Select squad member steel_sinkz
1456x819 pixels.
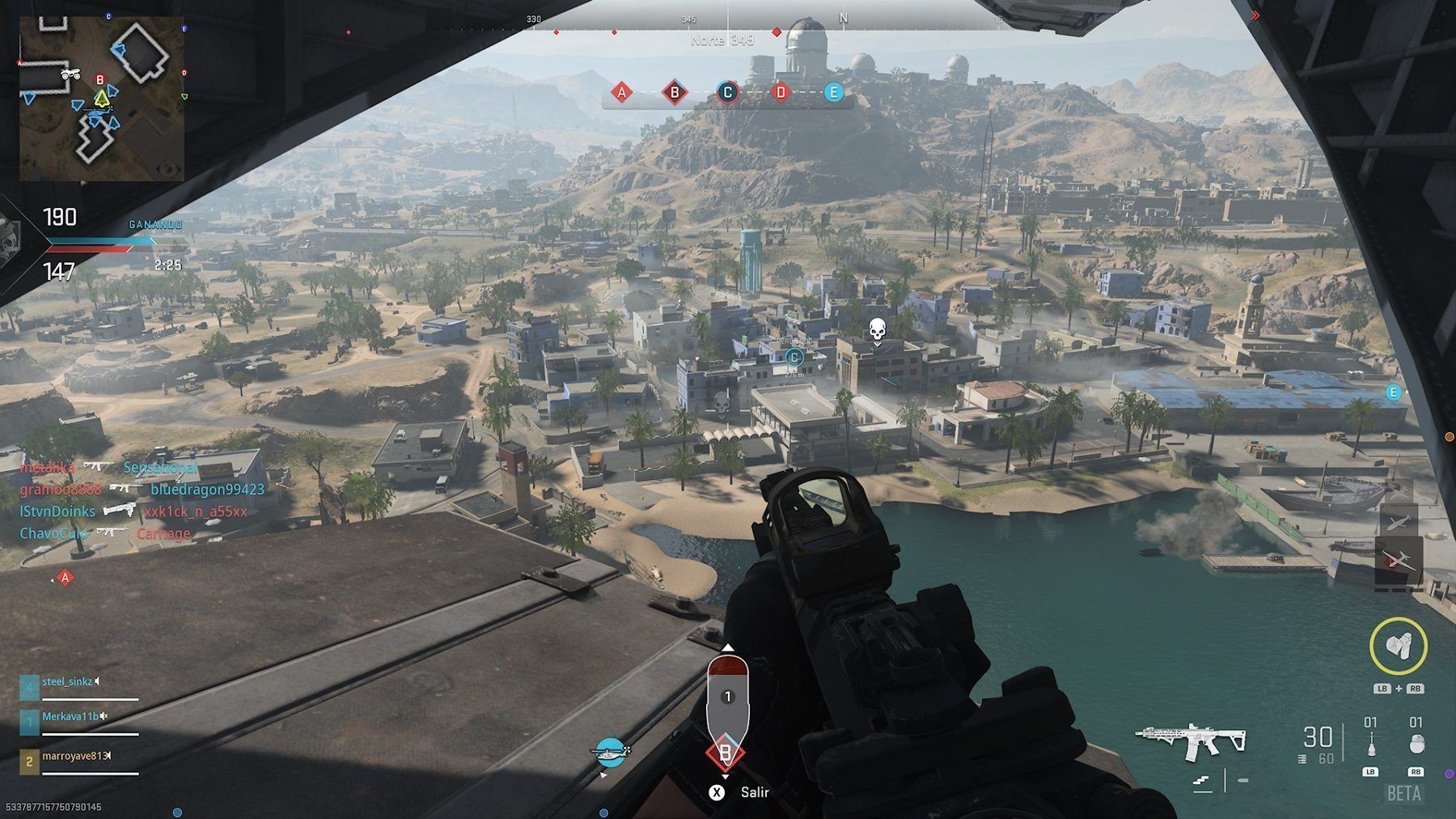(68, 682)
